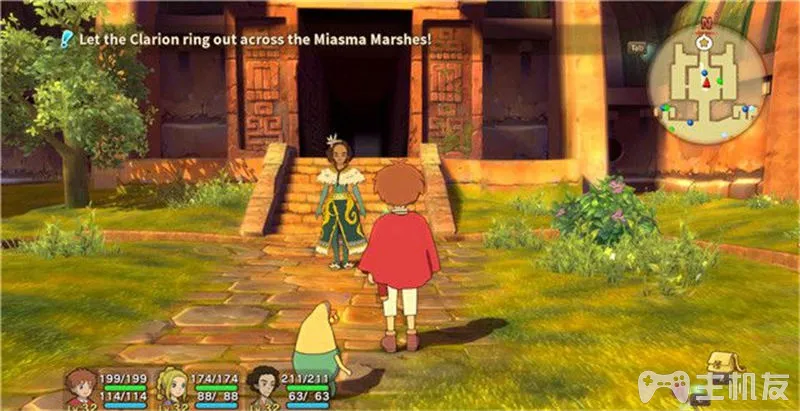Image resolution: width=800 pixels, height=411 pixels.
Task: Click the red player arrow on minimap
Action: (x=705, y=83)
